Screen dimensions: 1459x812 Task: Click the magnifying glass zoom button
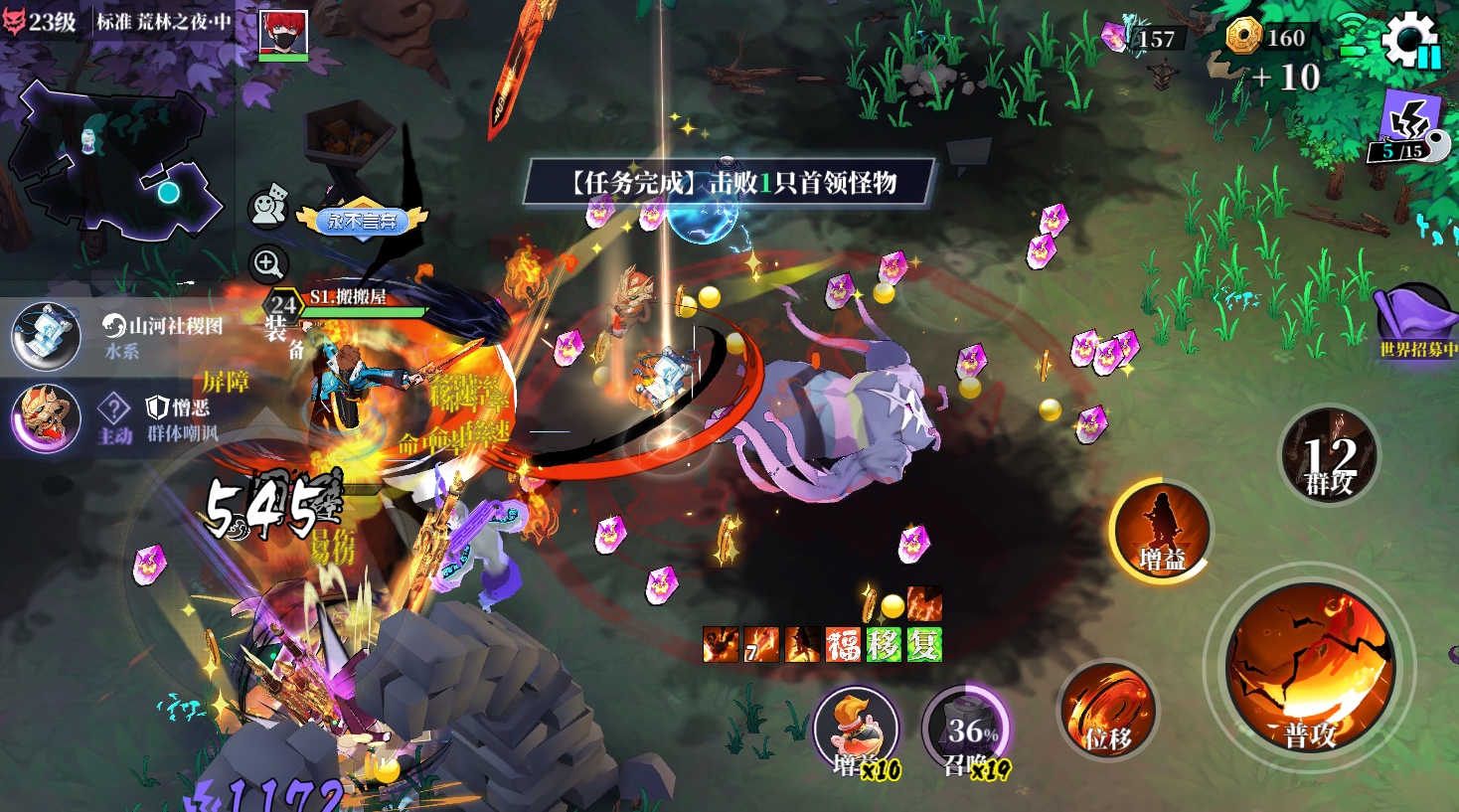[267, 264]
